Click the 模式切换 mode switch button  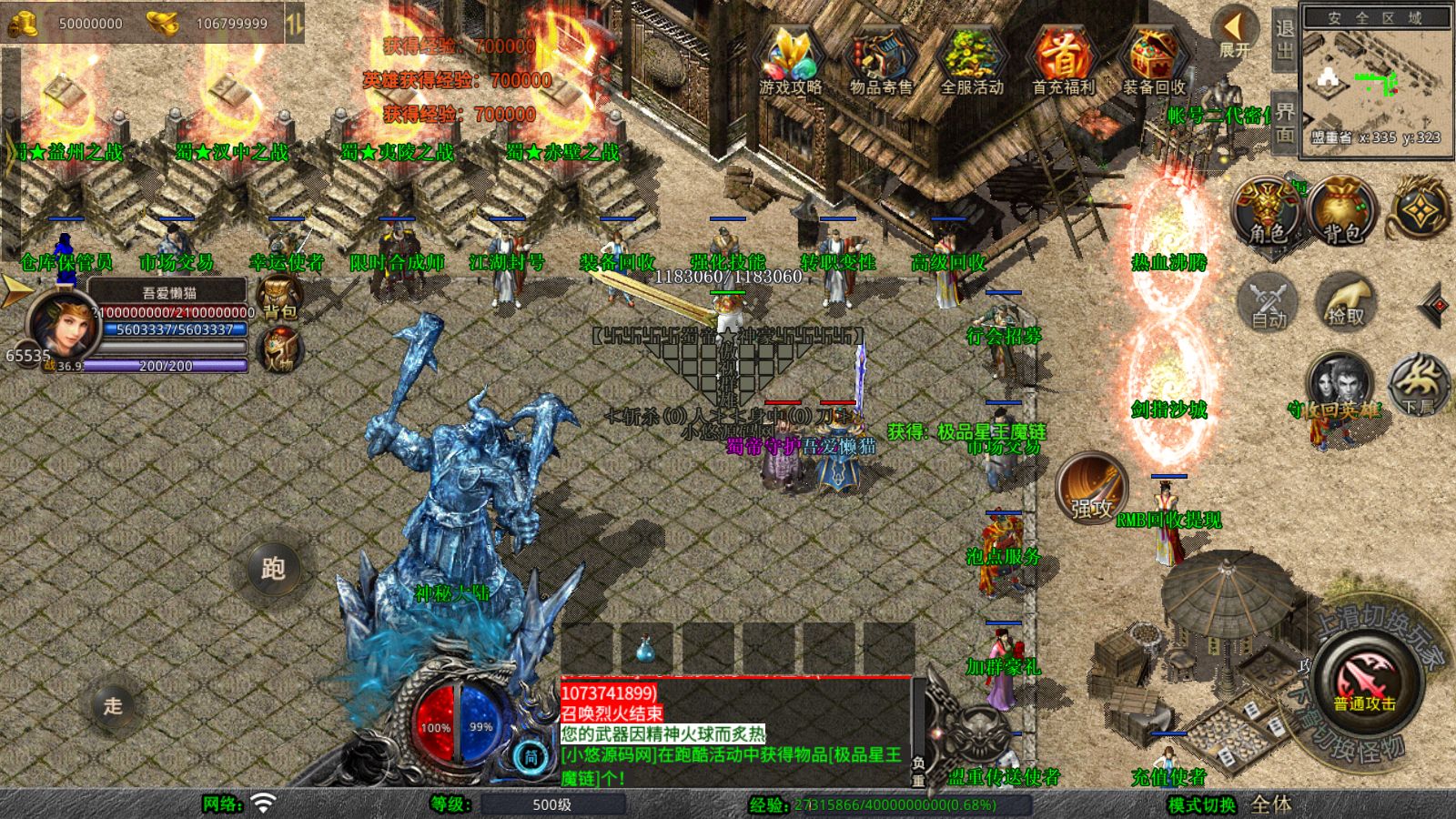tap(1202, 805)
